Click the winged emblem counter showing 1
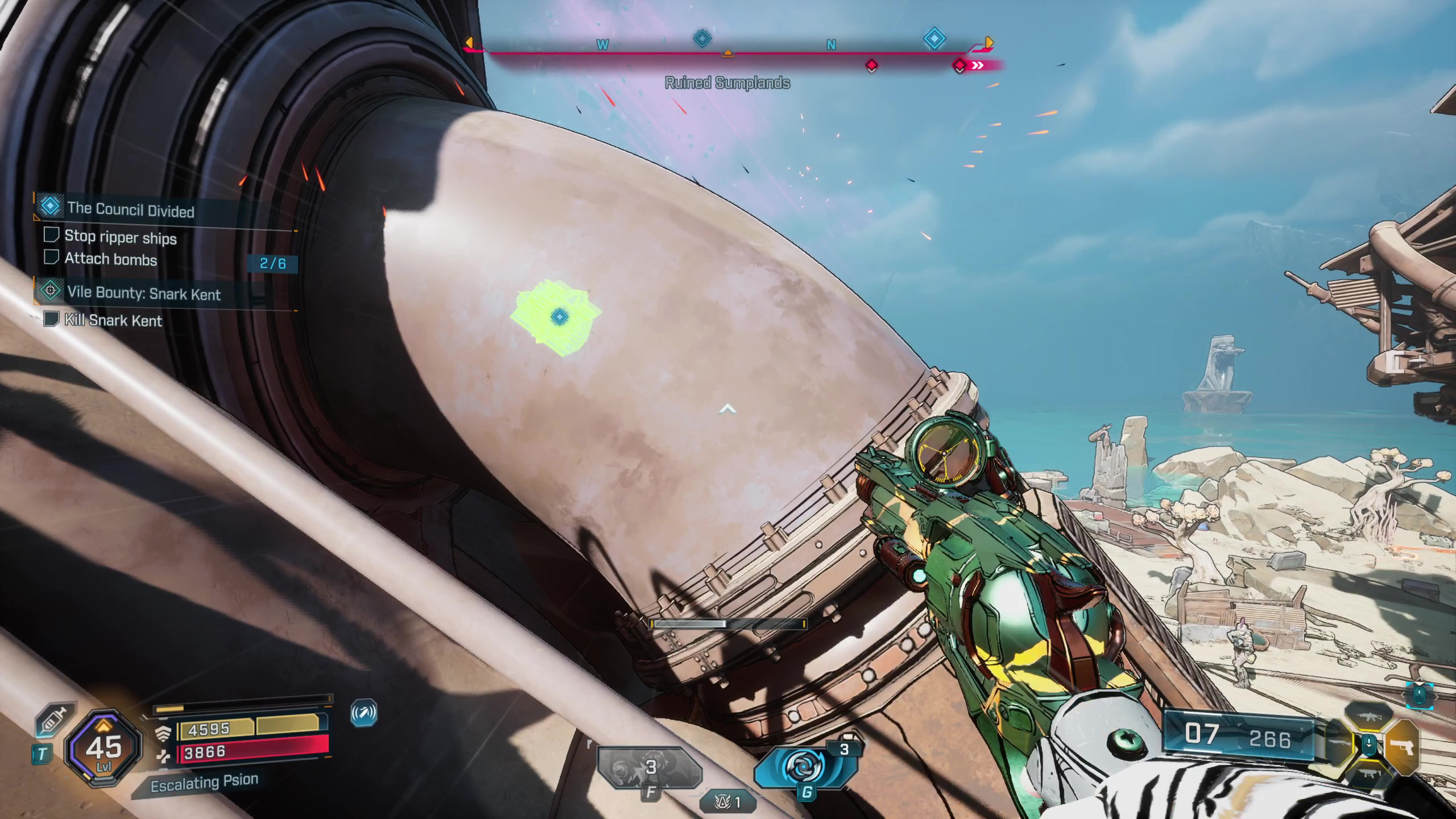This screenshot has height=819, width=1456. pyautogui.click(x=729, y=802)
